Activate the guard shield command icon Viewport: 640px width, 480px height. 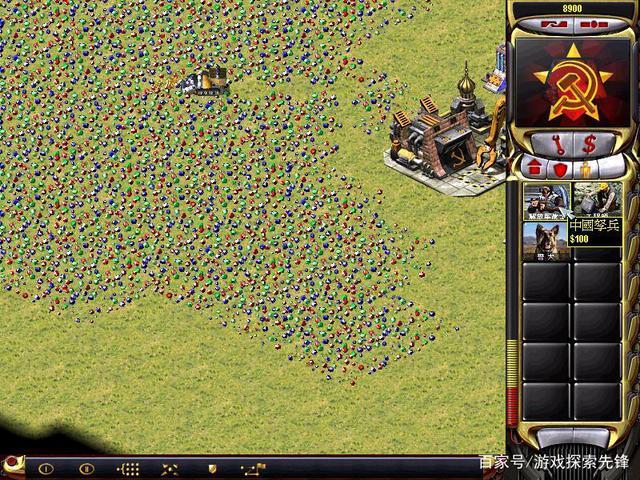coord(212,467)
